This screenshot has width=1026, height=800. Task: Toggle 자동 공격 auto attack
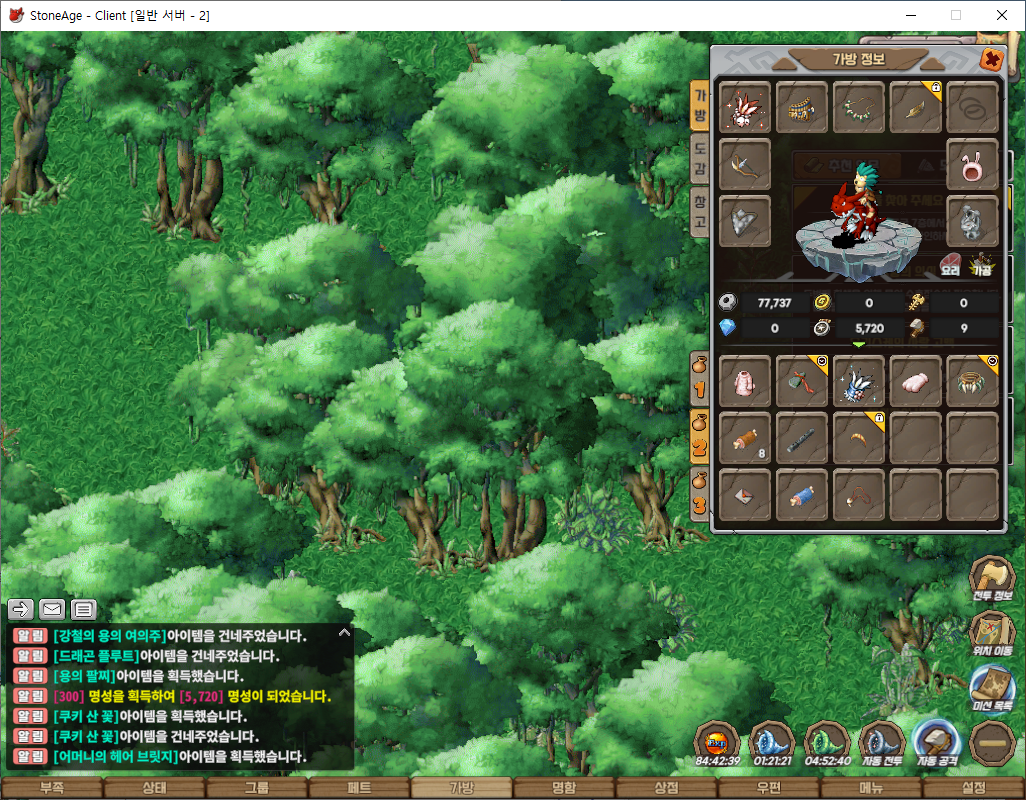936,742
